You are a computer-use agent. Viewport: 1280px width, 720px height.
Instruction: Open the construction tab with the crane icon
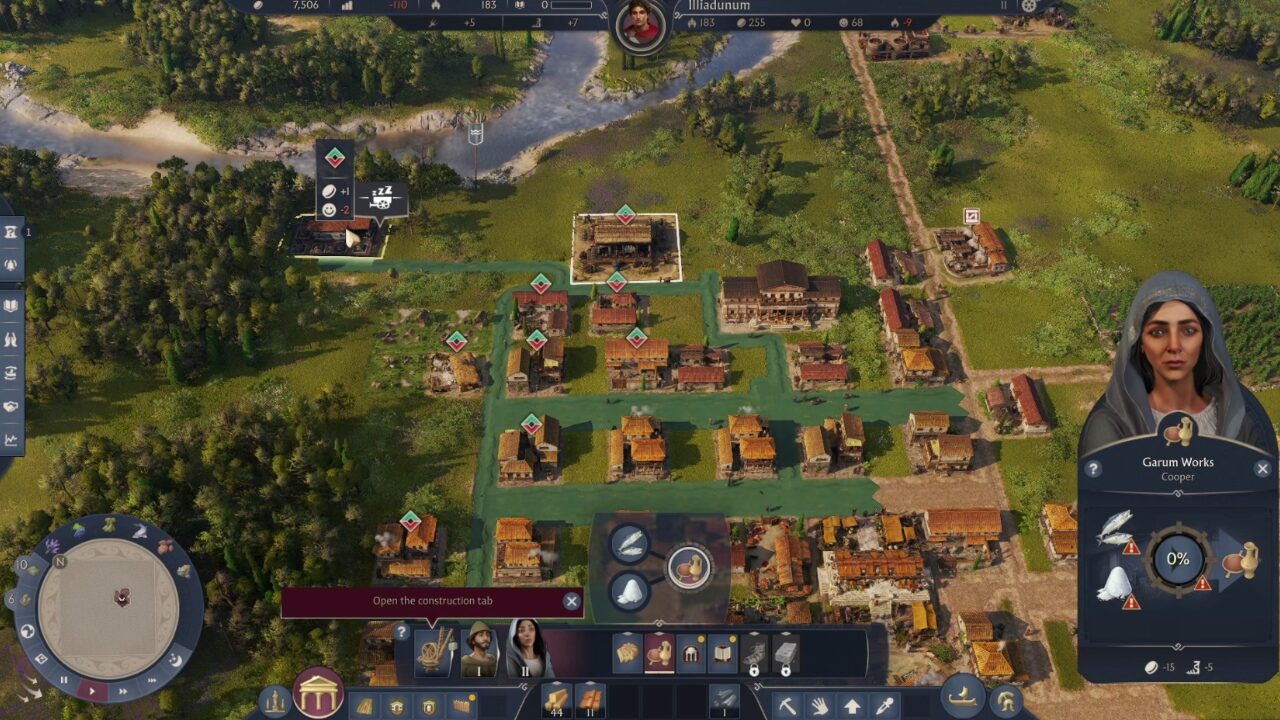pyautogui.click(x=434, y=650)
